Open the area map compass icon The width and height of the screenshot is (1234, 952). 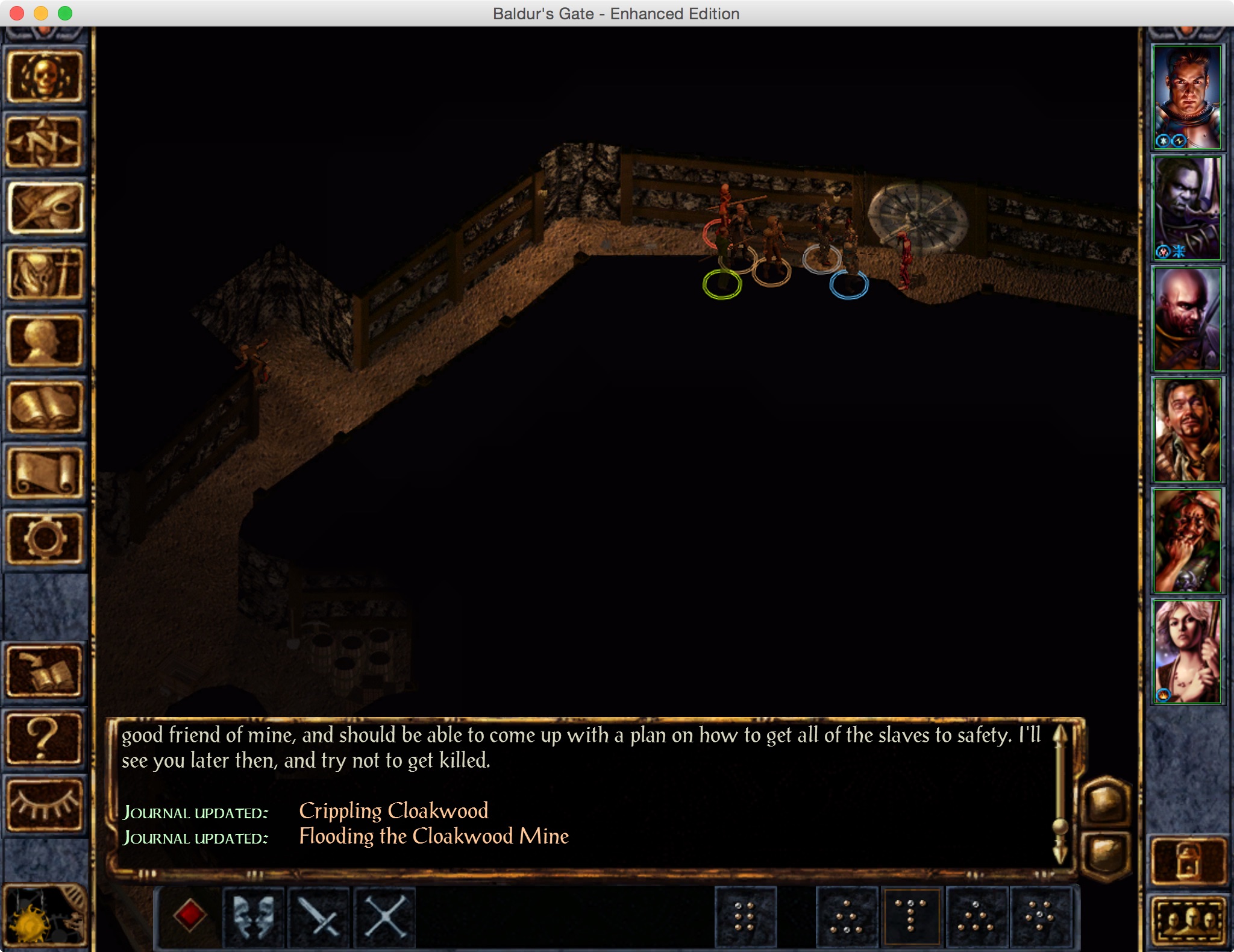click(x=45, y=143)
